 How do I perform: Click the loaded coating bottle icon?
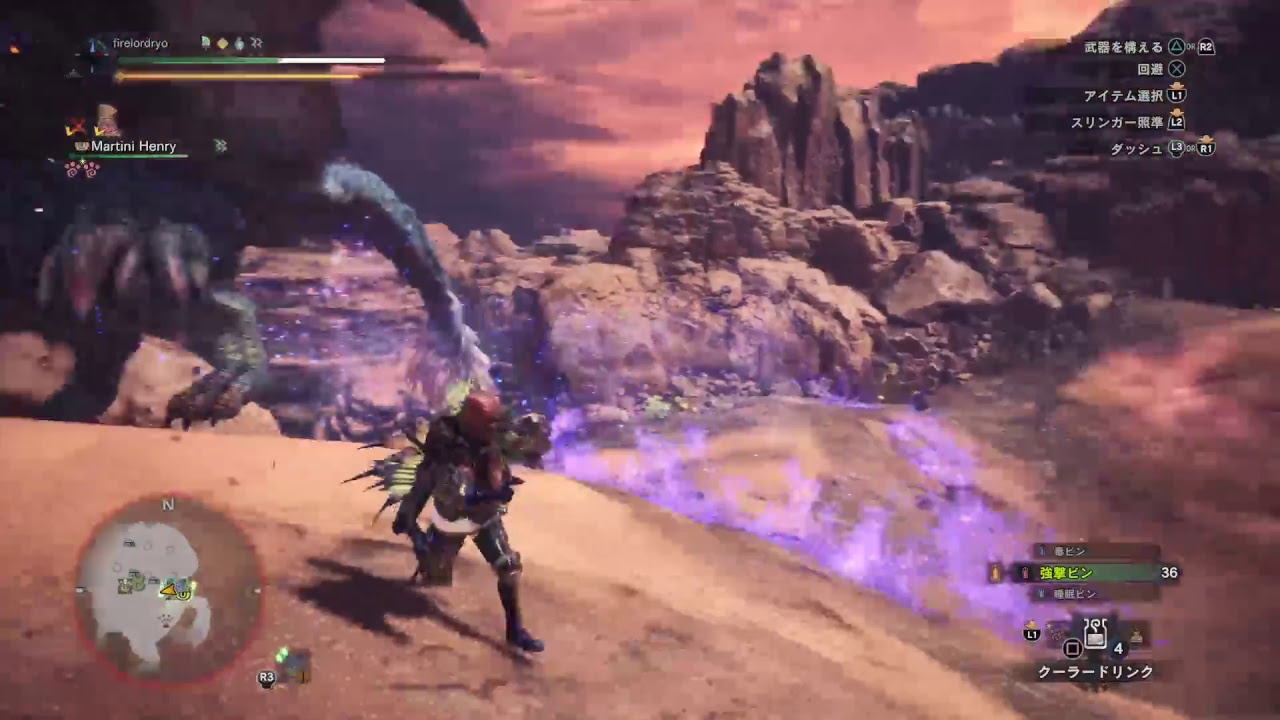tap(994, 573)
